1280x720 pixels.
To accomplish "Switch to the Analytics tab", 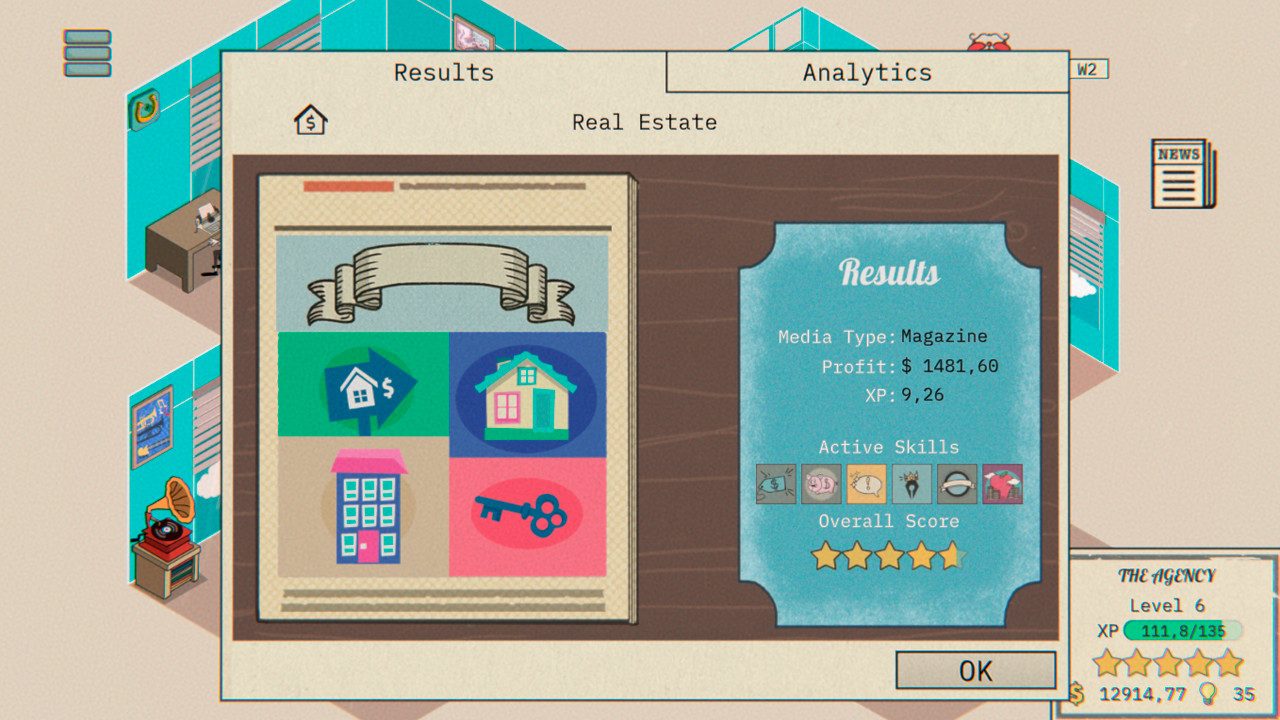I will (866, 71).
